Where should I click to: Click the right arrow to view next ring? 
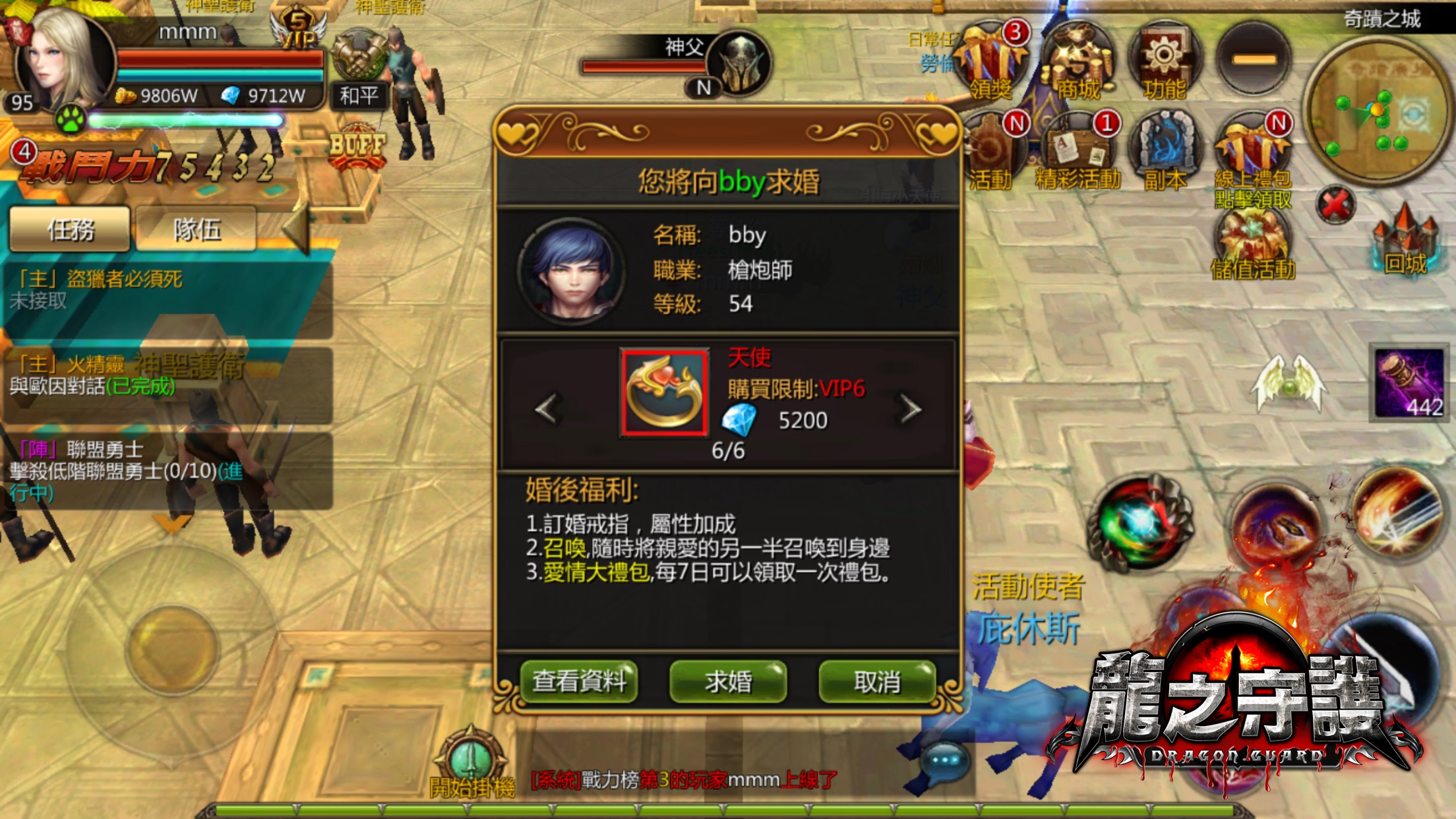[x=910, y=409]
